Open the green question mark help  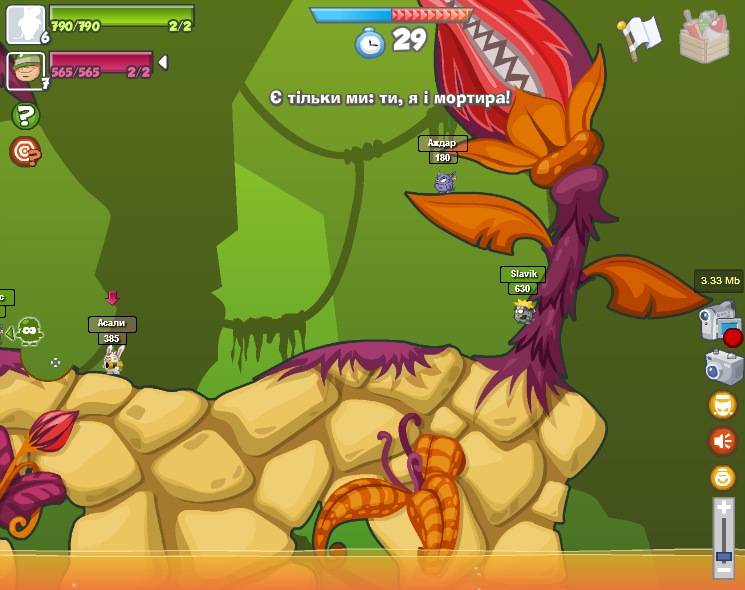(25, 116)
